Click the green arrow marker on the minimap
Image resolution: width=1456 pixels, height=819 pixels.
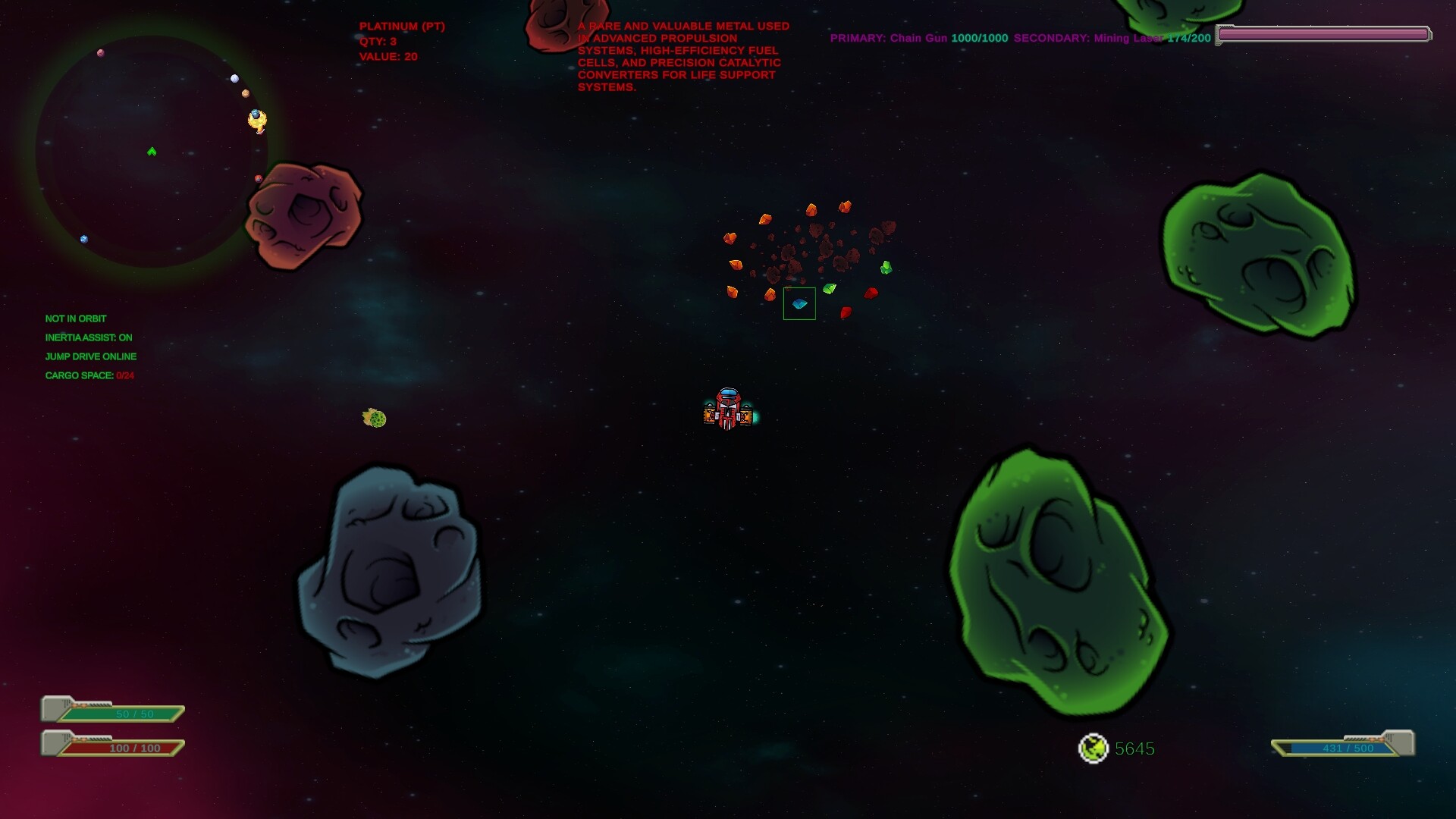pyautogui.click(x=152, y=151)
